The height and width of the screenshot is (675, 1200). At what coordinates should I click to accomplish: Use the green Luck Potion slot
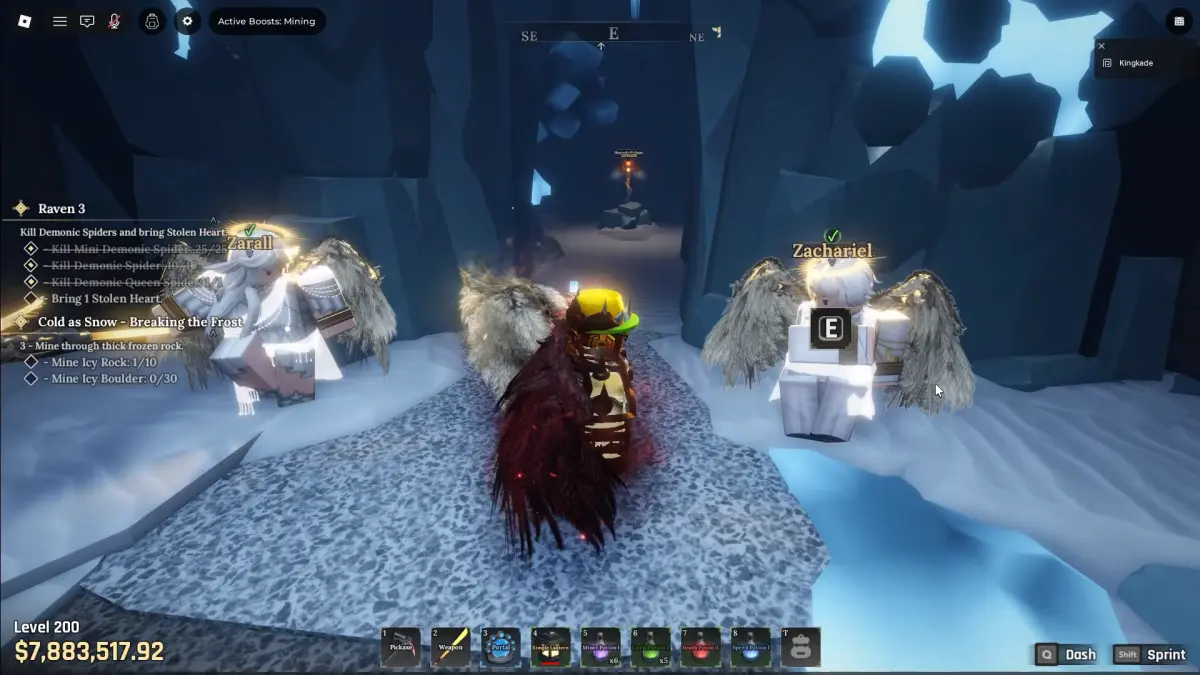click(651, 647)
